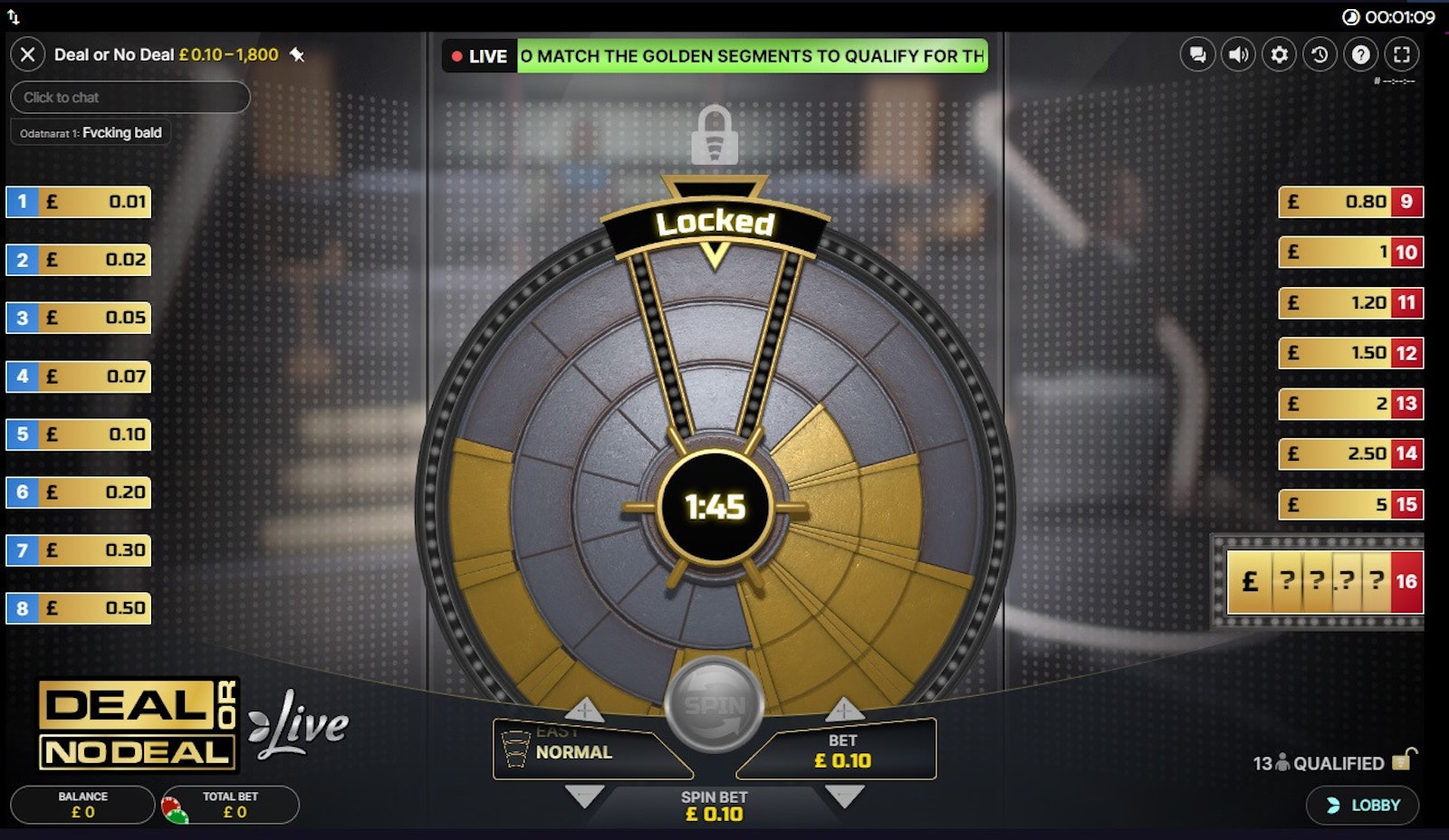Click the chat input field
The image size is (1449, 840).
[x=130, y=97]
